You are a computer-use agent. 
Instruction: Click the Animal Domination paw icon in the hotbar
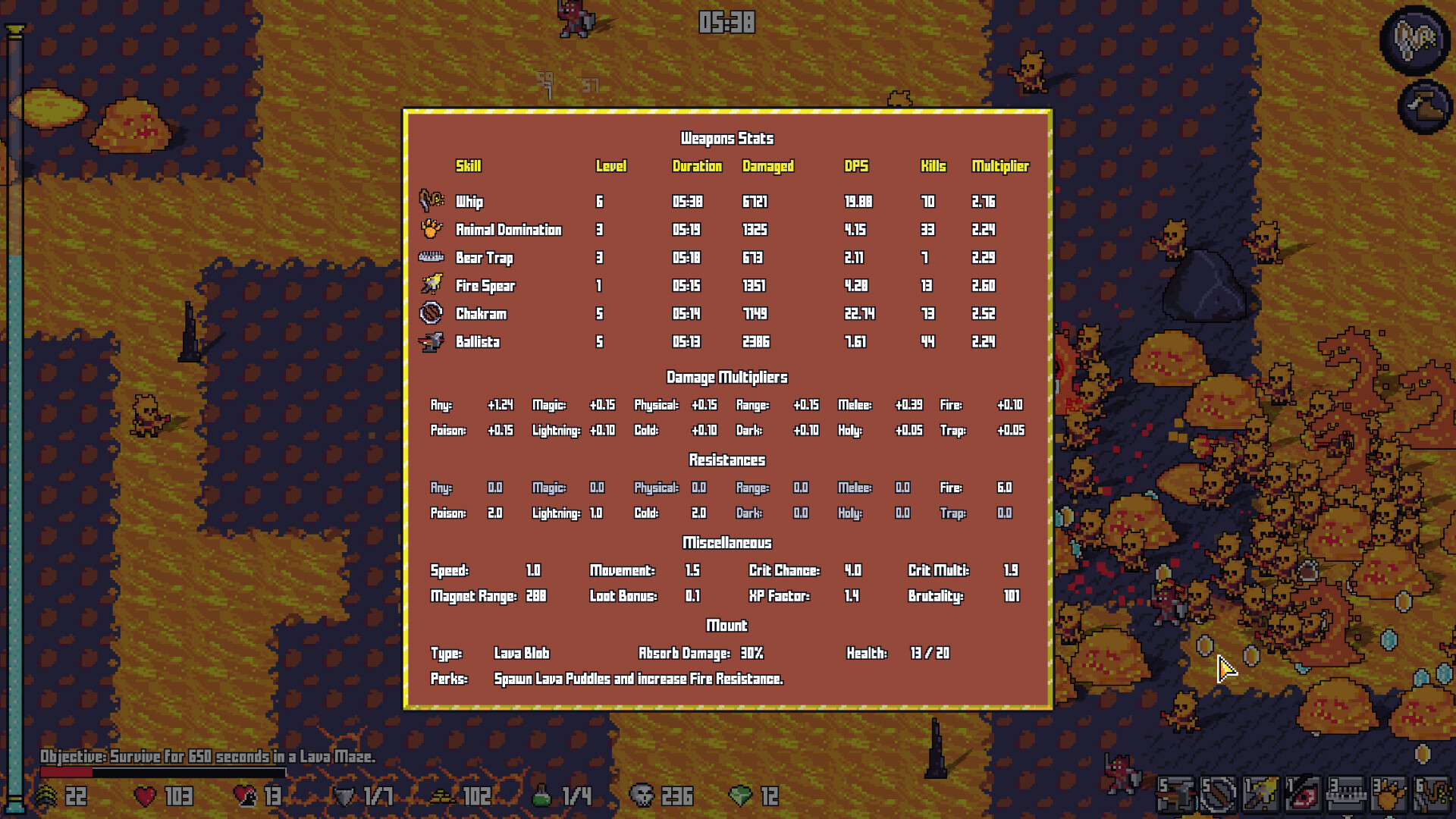(1388, 795)
